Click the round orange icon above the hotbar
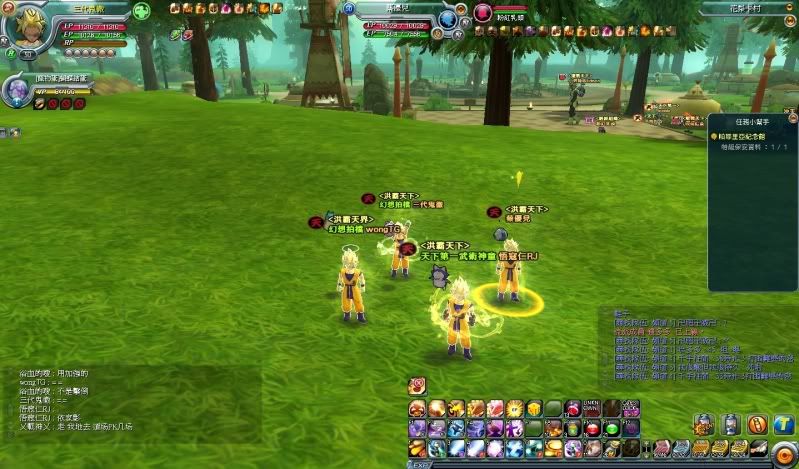 tap(417, 386)
